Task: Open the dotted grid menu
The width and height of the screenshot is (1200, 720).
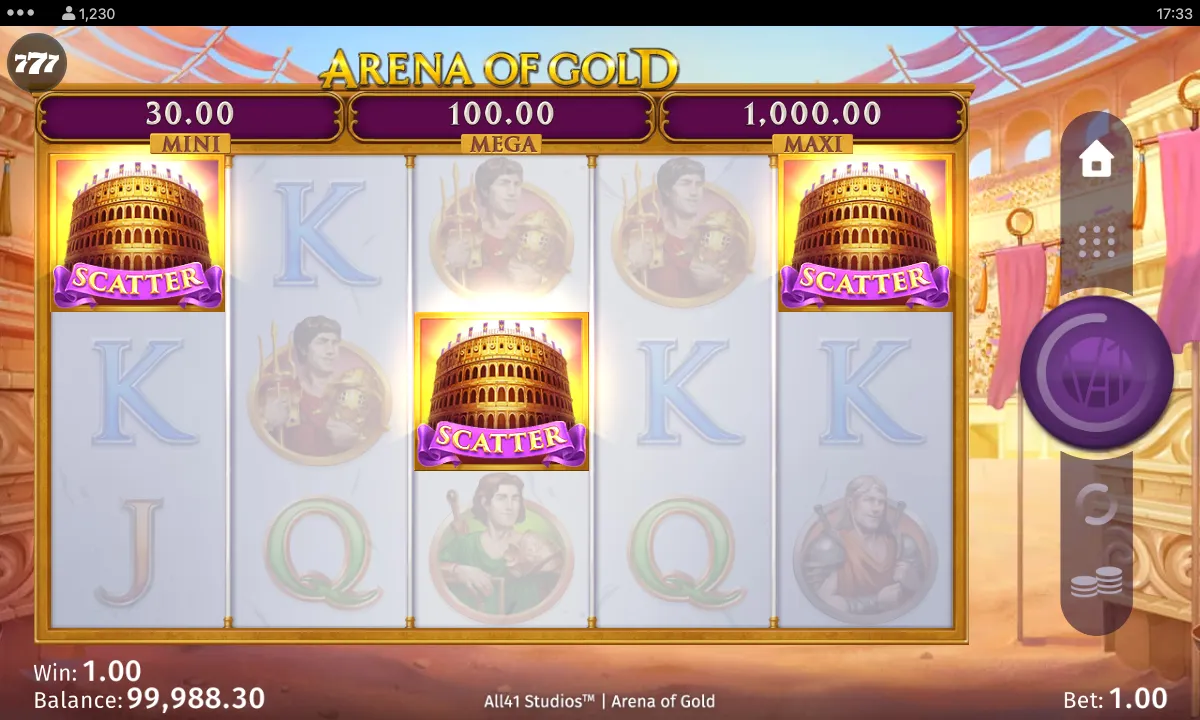Action: (x=1097, y=240)
